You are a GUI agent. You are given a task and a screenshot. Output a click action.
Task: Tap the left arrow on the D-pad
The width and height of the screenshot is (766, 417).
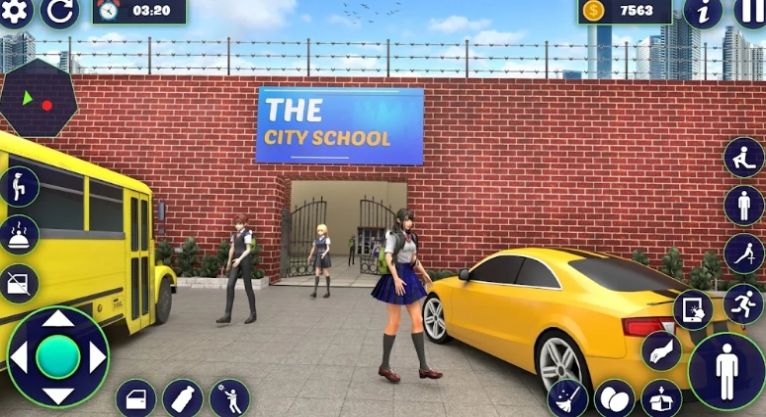(19, 357)
